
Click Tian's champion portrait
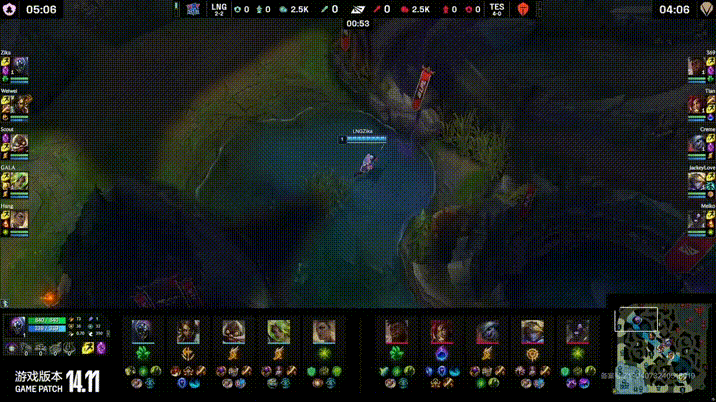tap(696, 105)
